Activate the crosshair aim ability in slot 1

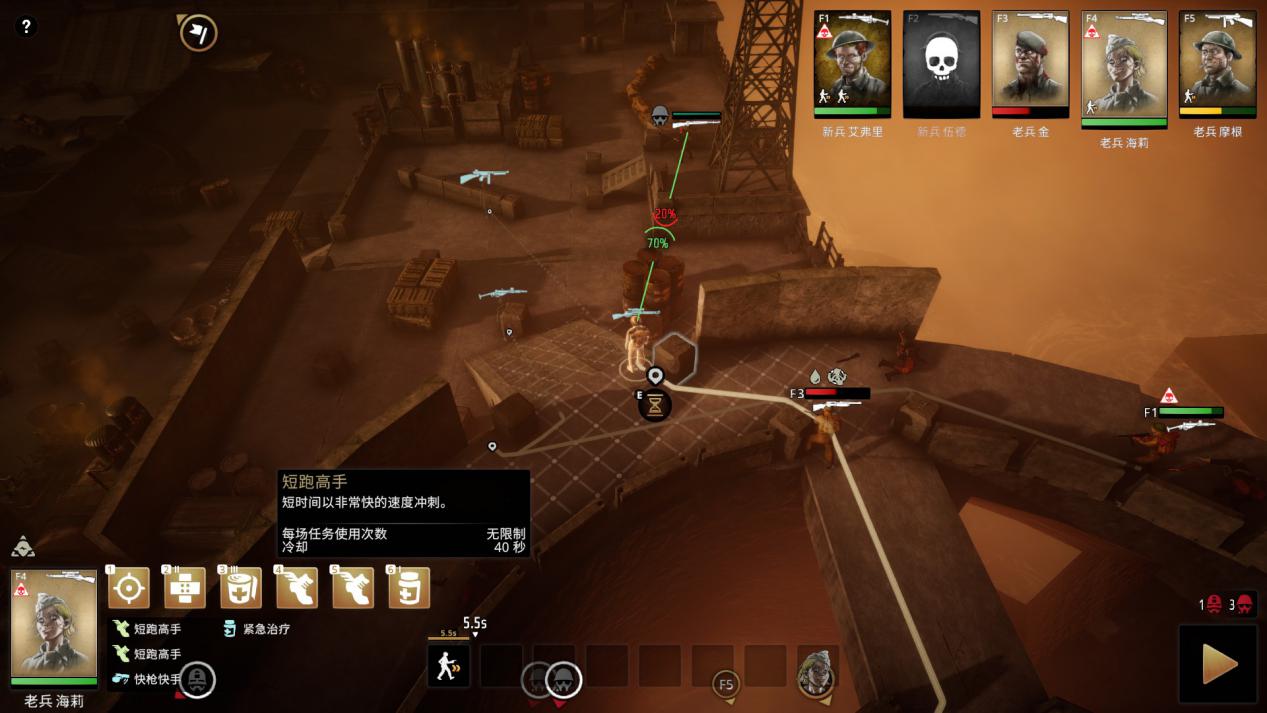[x=129, y=588]
